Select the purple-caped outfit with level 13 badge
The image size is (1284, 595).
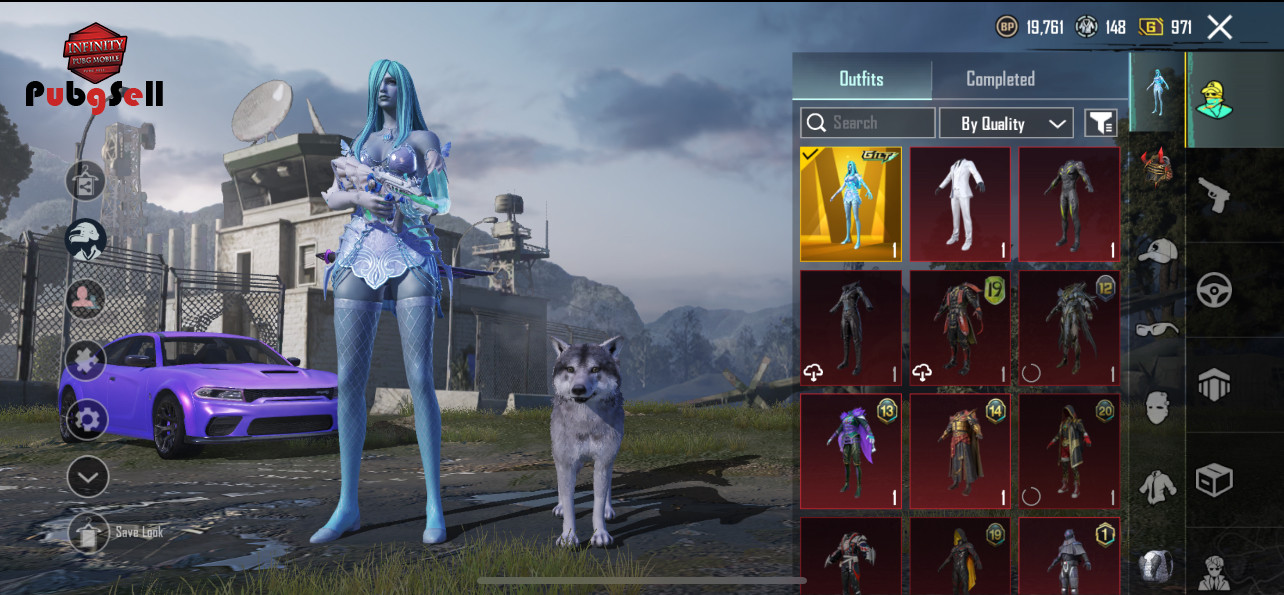(851, 451)
